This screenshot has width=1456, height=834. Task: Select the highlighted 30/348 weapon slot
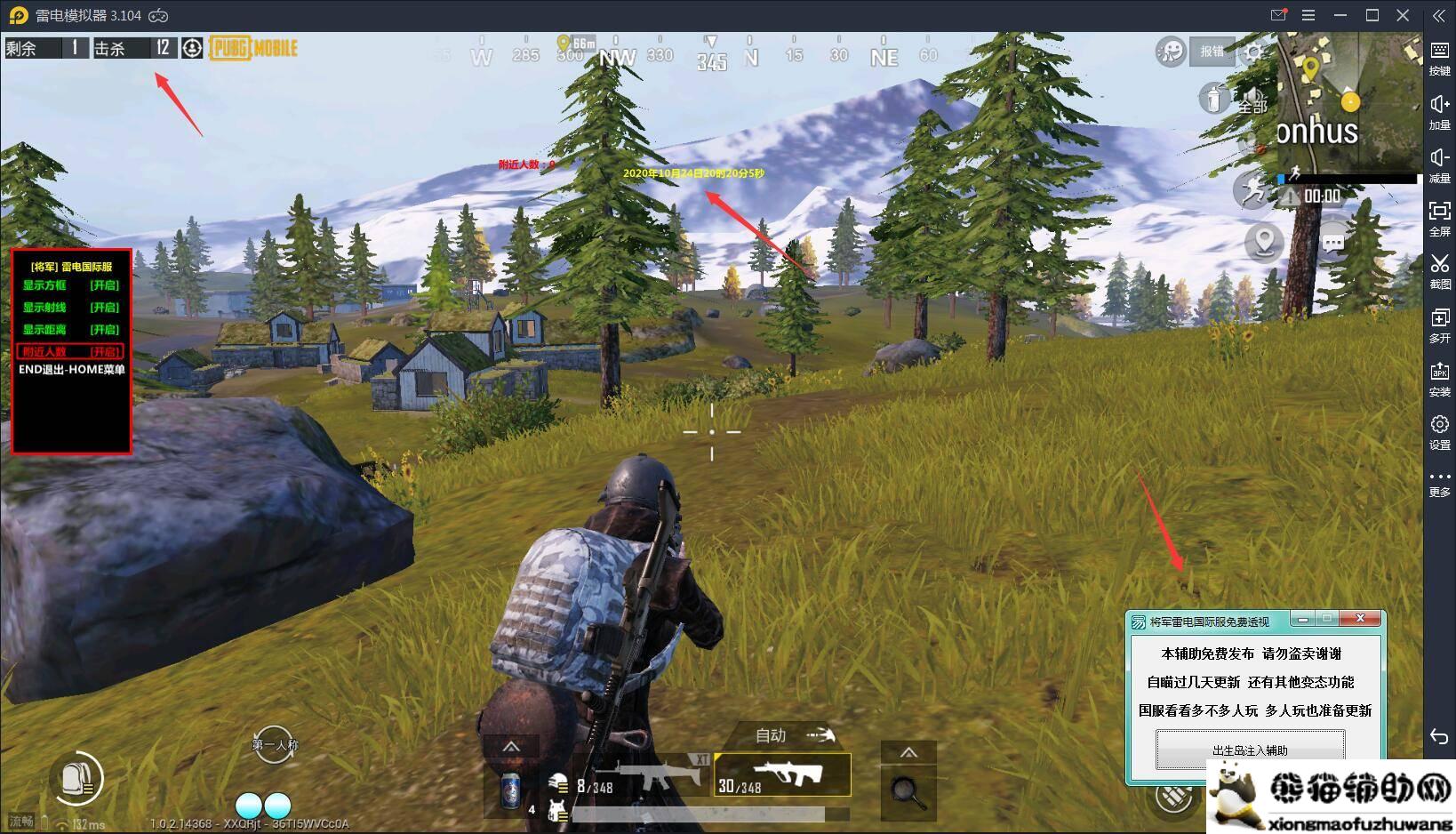[782, 776]
